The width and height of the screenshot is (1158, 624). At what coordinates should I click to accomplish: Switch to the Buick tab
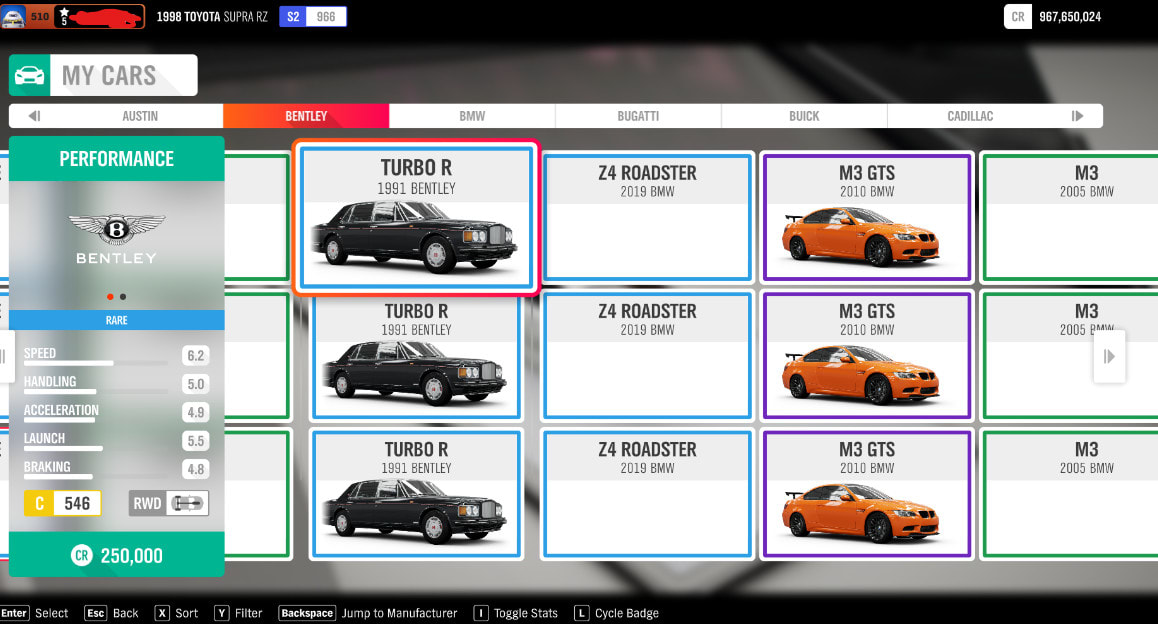click(804, 116)
